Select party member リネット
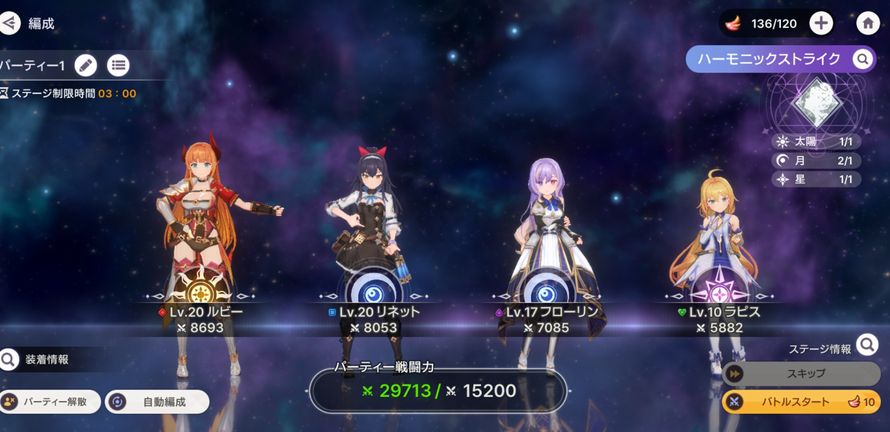 click(366, 230)
